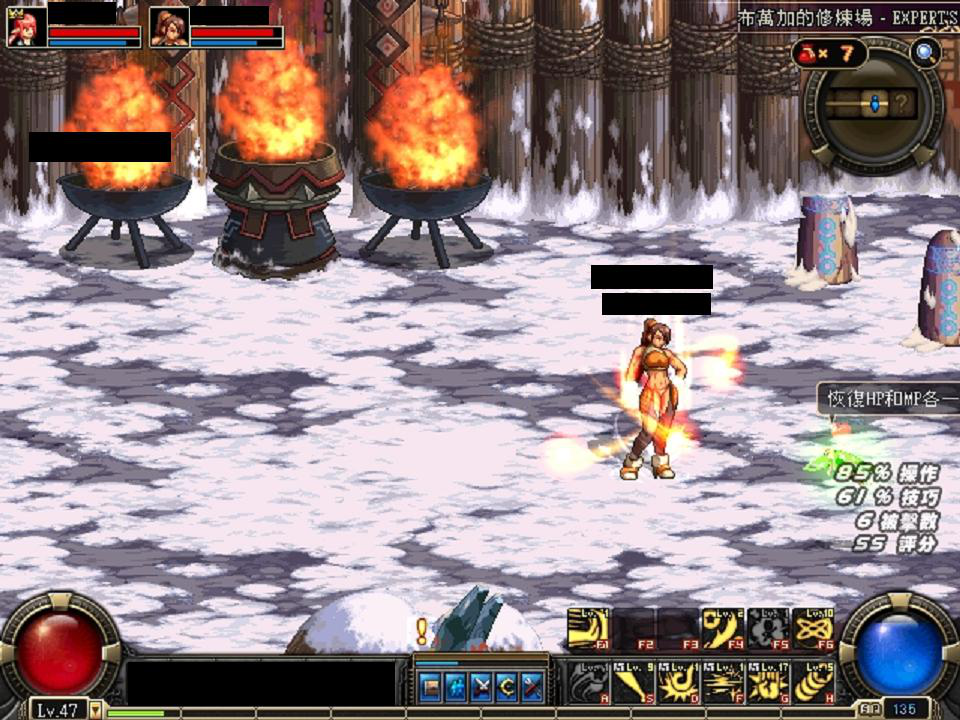960x720 pixels.
Task: Click the yellow exclamation quest alert
Action: pos(422,631)
